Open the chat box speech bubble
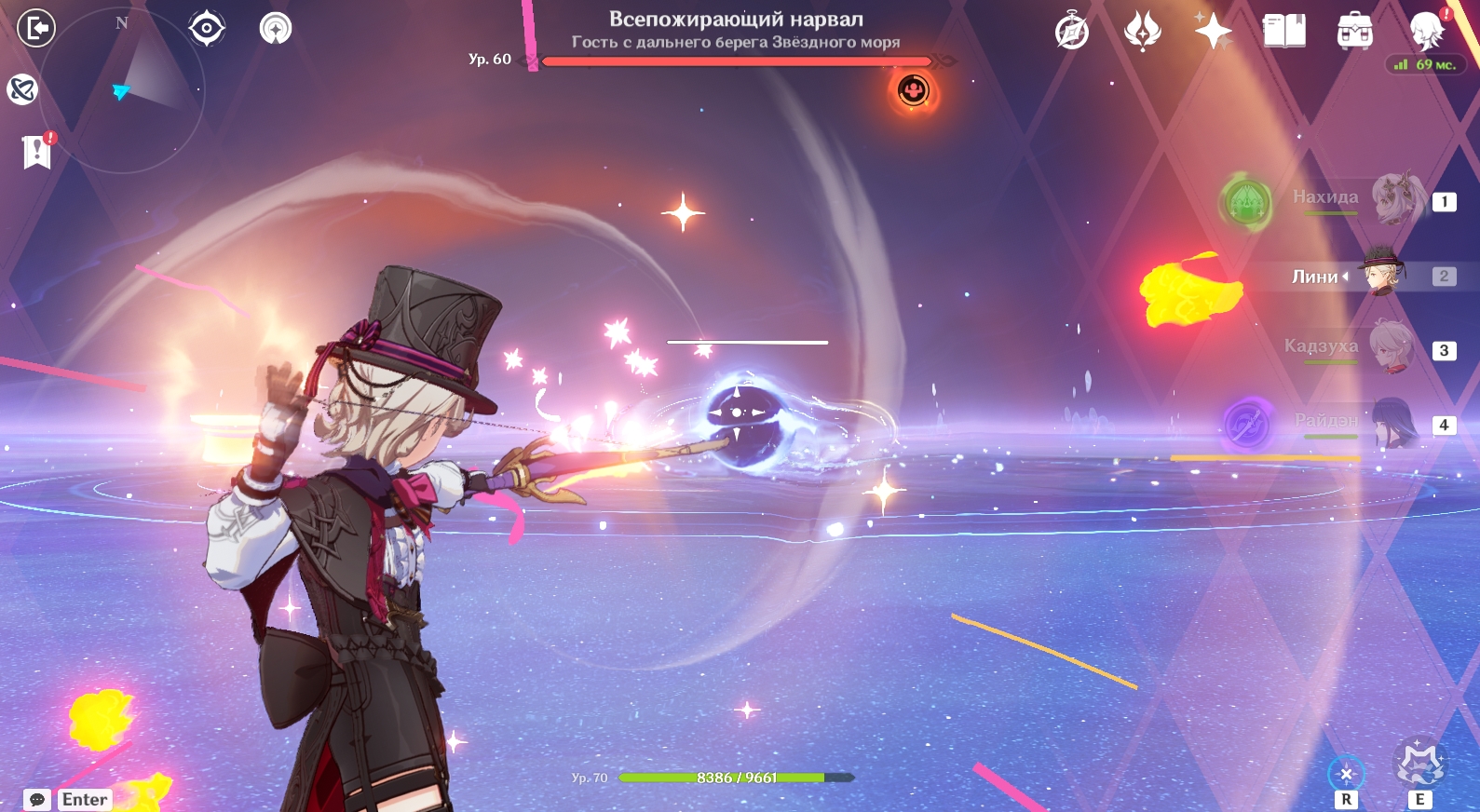The height and width of the screenshot is (812, 1480). click(37, 800)
